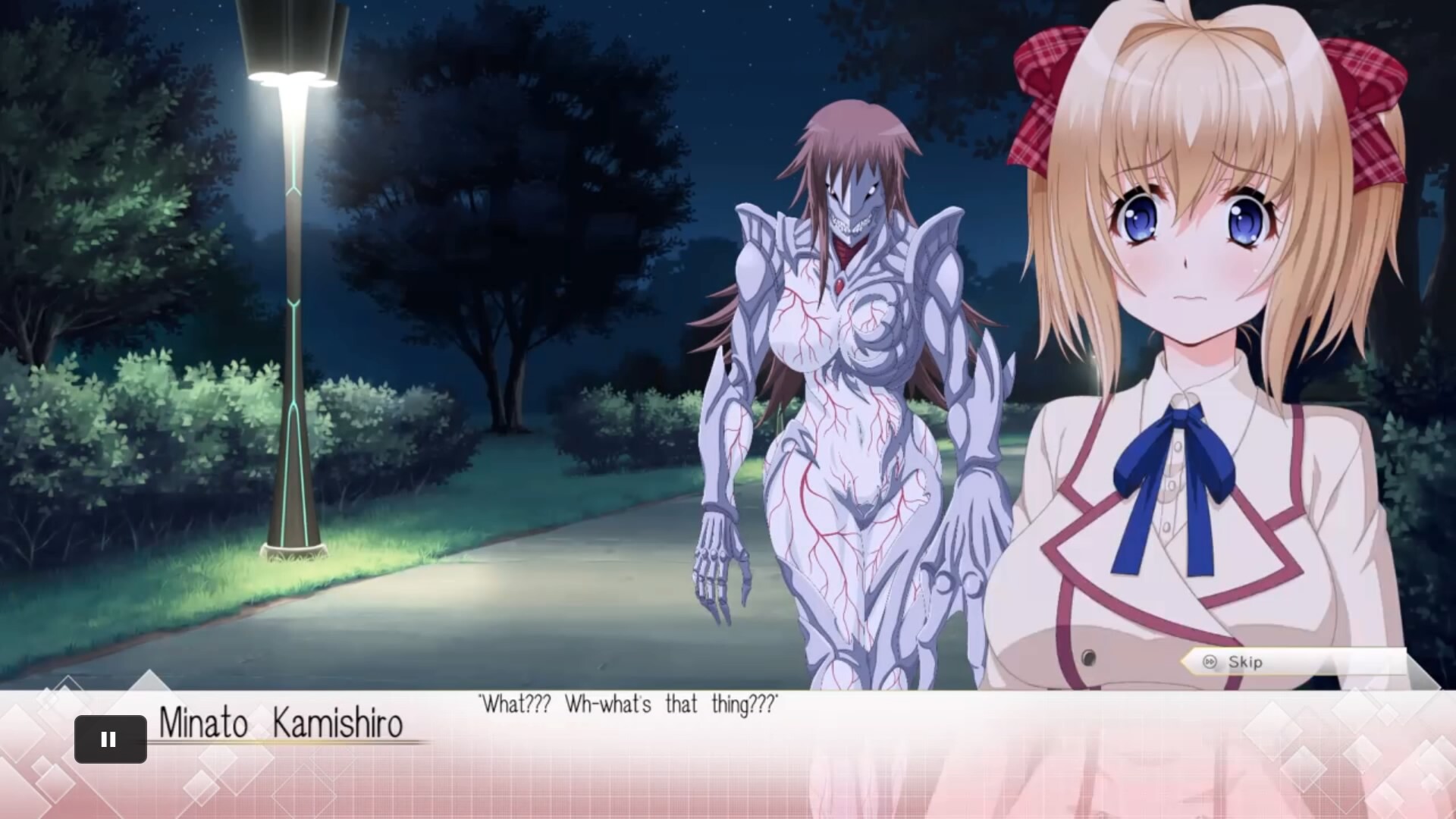Toggle auto-advance by pressing pause
This screenshot has width=1456, height=819.
point(110,739)
